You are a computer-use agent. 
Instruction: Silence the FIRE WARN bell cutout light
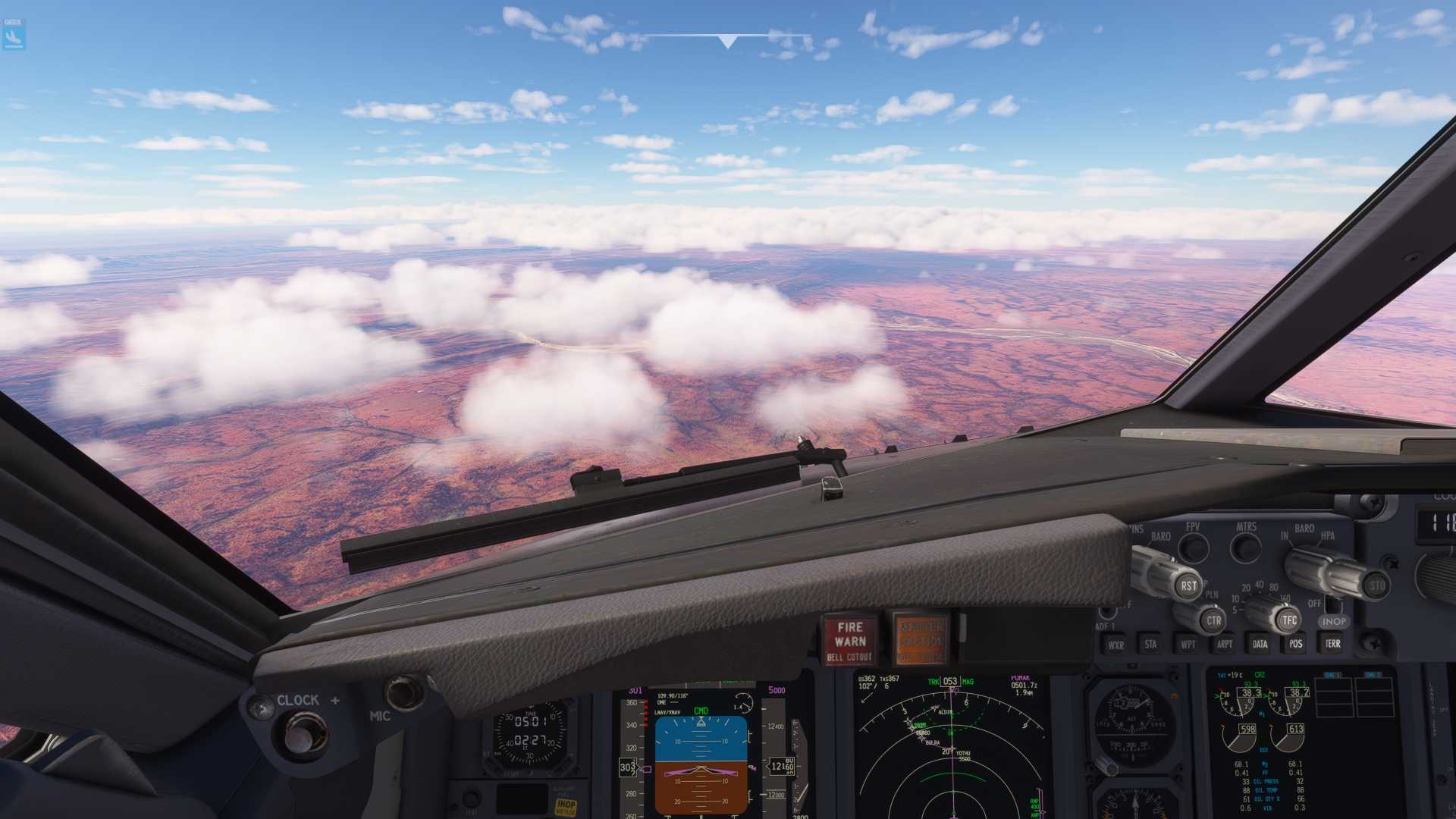(x=849, y=640)
